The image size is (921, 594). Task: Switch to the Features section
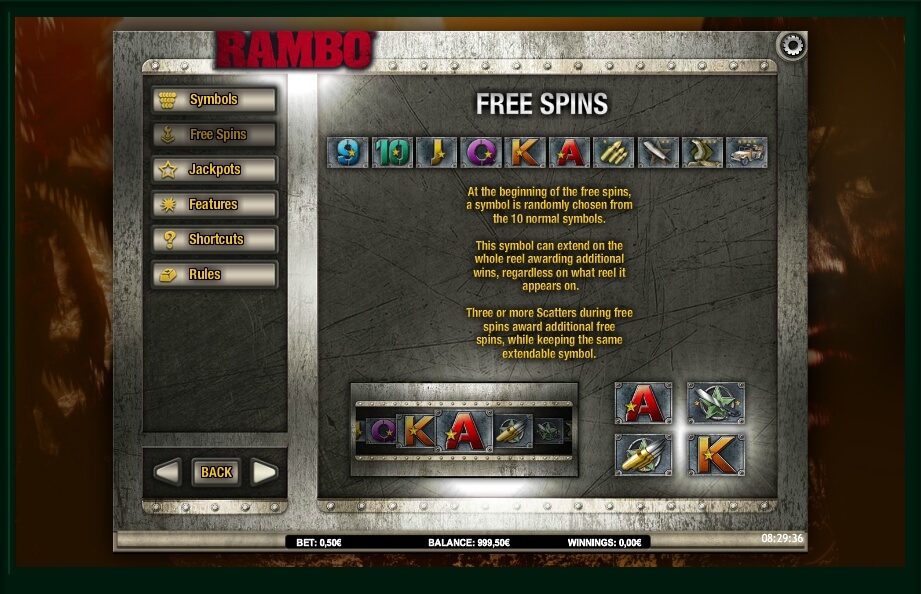pyautogui.click(x=214, y=205)
